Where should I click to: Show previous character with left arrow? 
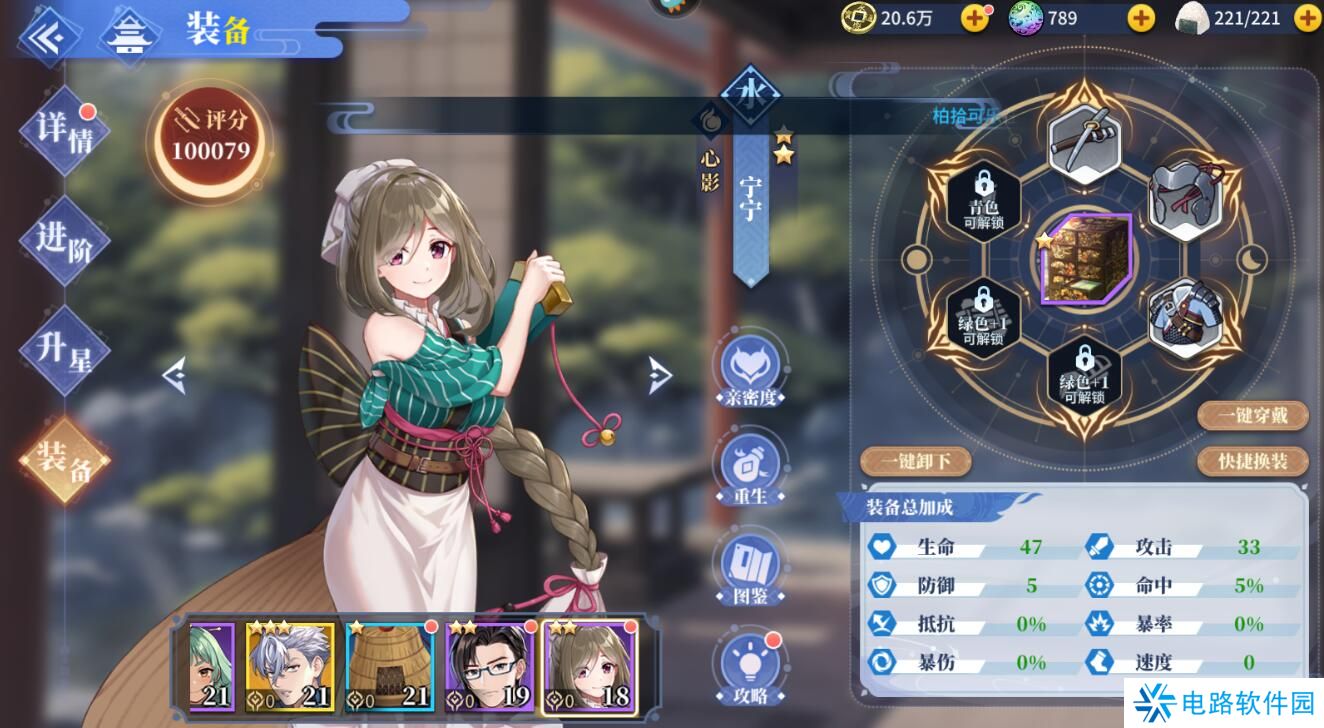click(x=175, y=376)
